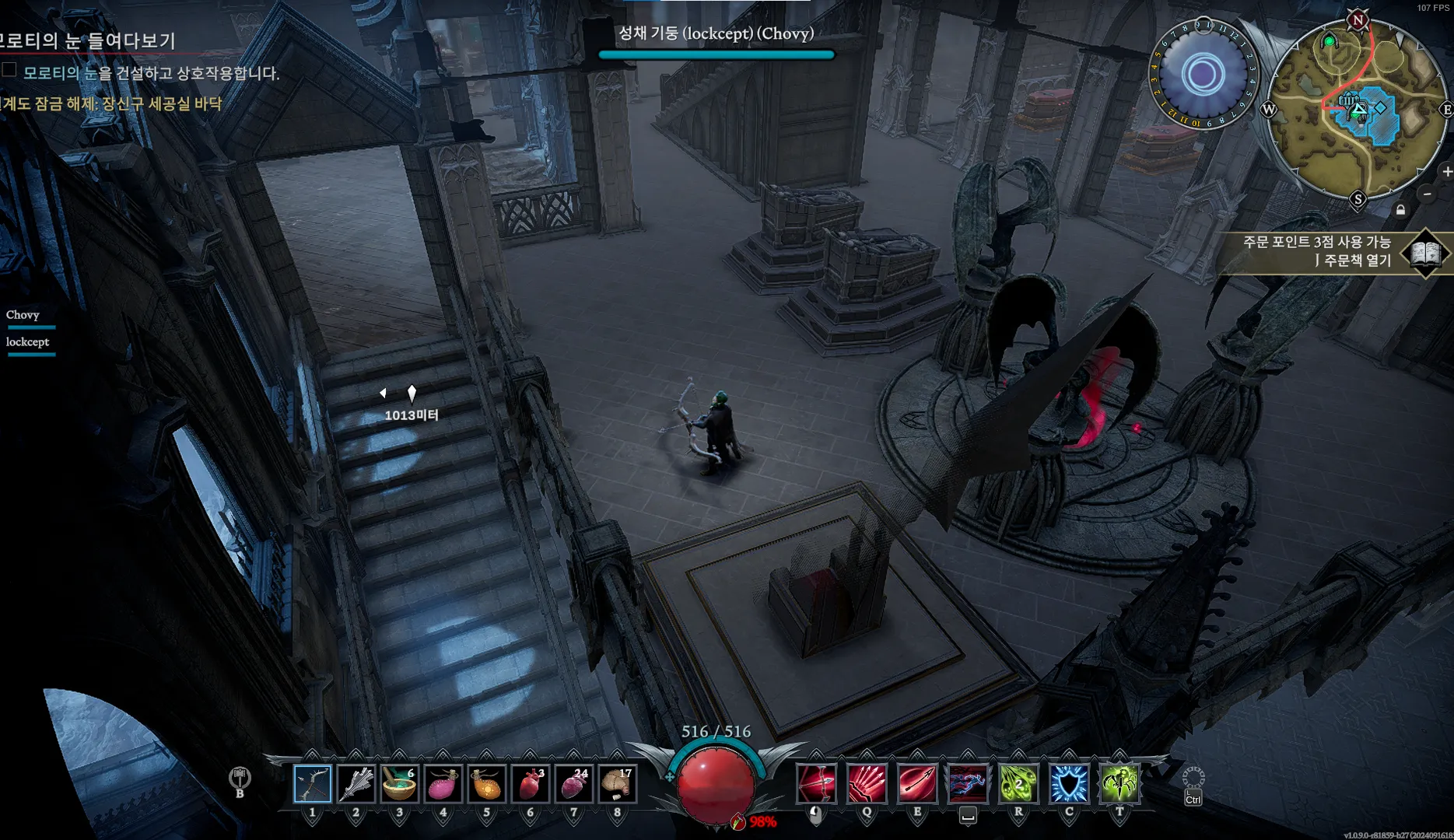Viewport: 1454px width, 840px height.
Task: Cast the green skulls R spell
Action: 1018,783
